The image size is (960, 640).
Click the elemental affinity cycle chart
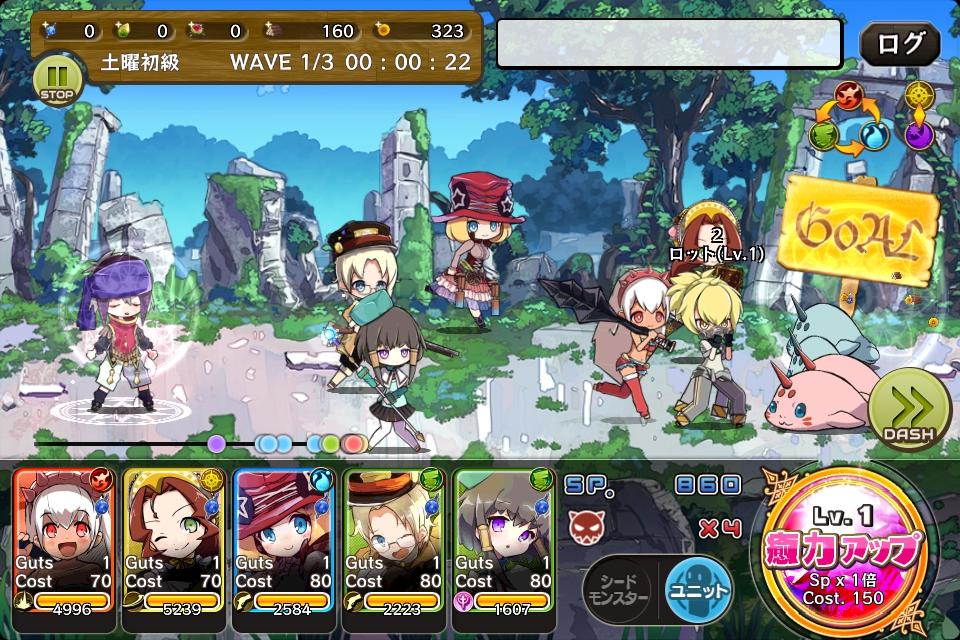click(x=849, y=118)
